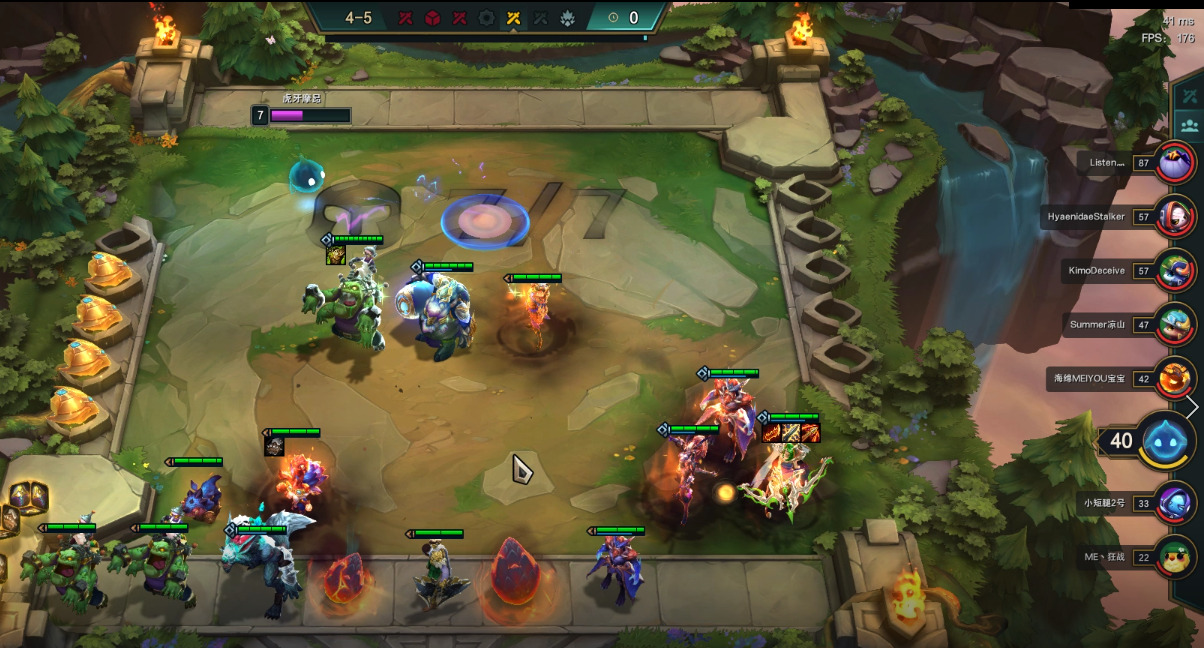Select the green ogre enemy with an item icon
This screenshot has width=1204, height=648.
345,305
